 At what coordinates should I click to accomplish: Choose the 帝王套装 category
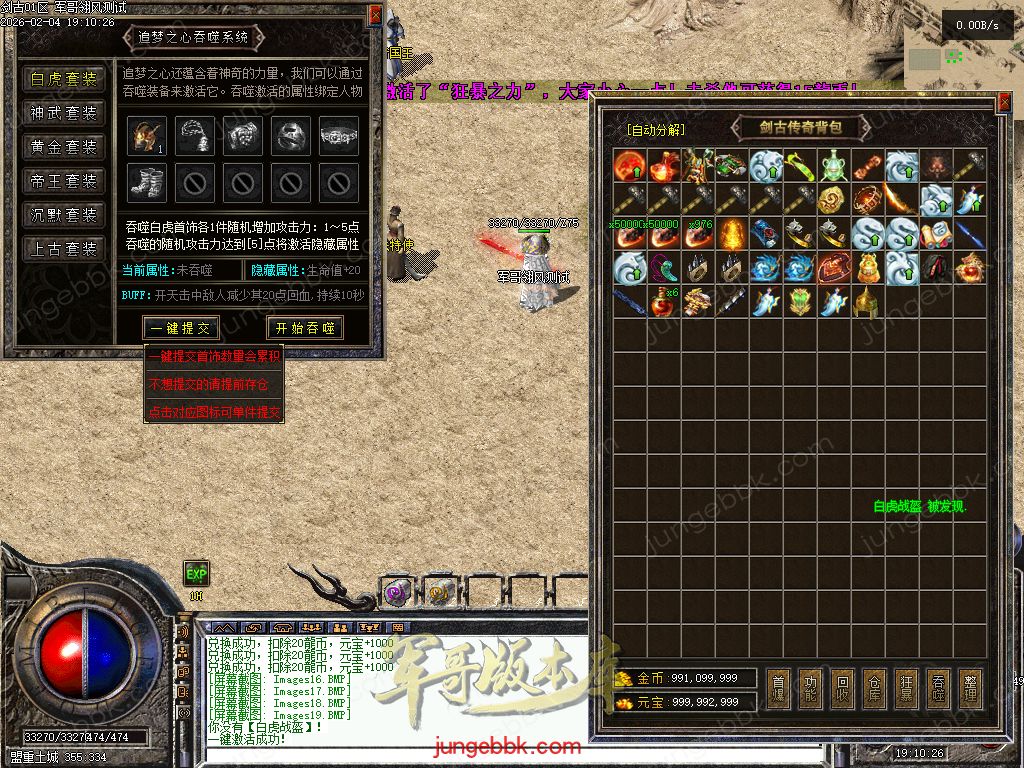[64, 182]
